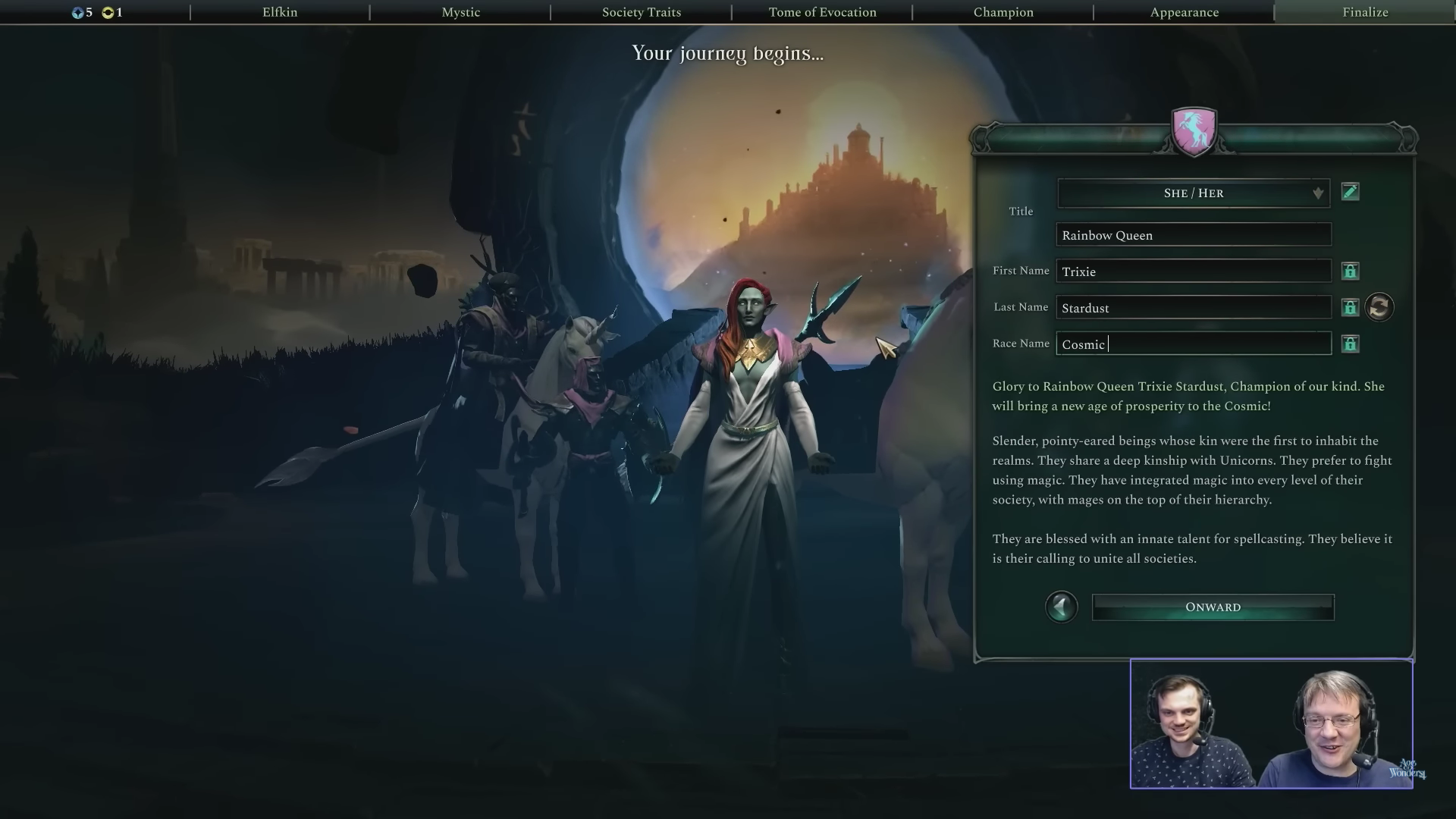Switch to the Appearance tab

tap(1184, 12)
